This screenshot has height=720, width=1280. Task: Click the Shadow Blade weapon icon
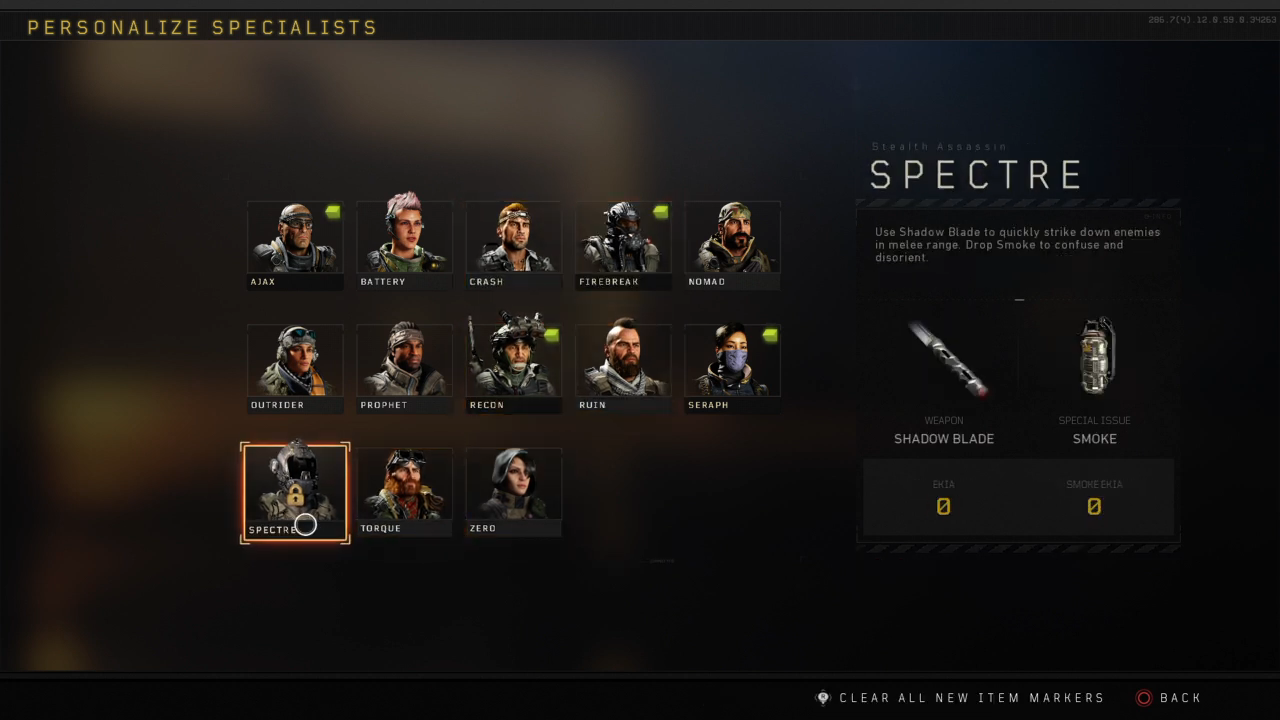(944, 358)
